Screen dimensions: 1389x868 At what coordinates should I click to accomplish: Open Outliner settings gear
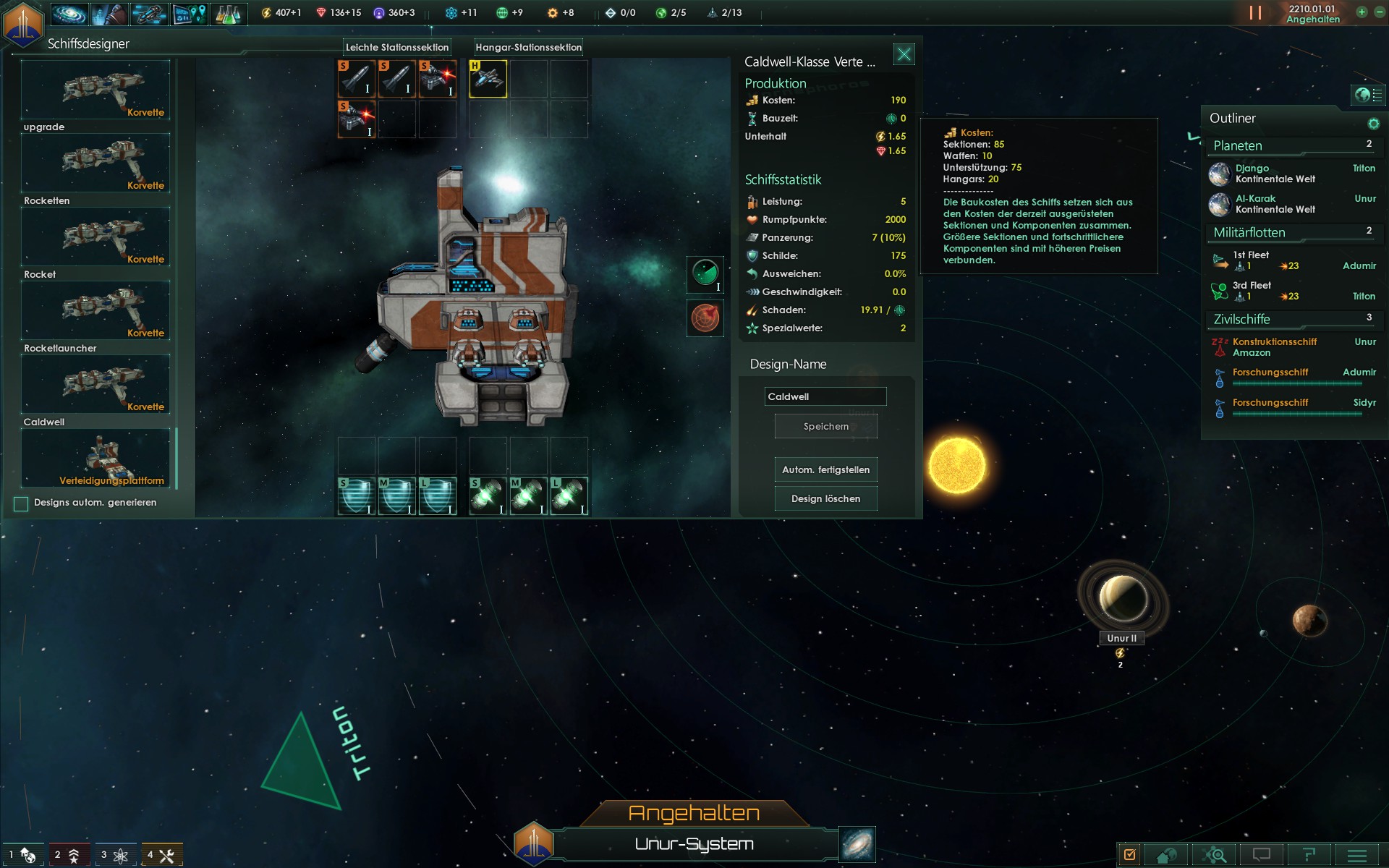tap(1373, 124)
